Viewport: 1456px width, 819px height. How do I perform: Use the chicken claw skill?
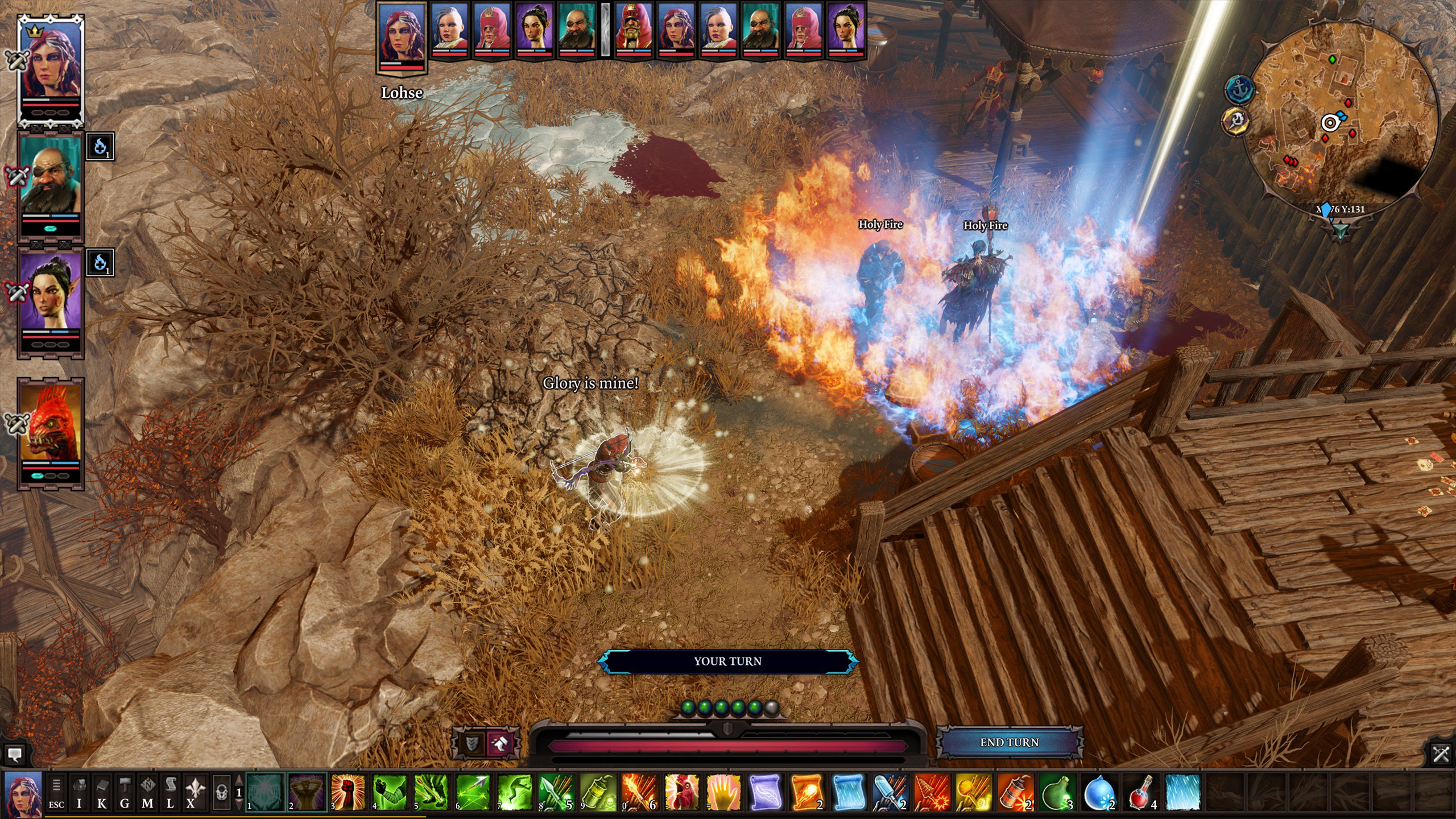click(681, 792)
